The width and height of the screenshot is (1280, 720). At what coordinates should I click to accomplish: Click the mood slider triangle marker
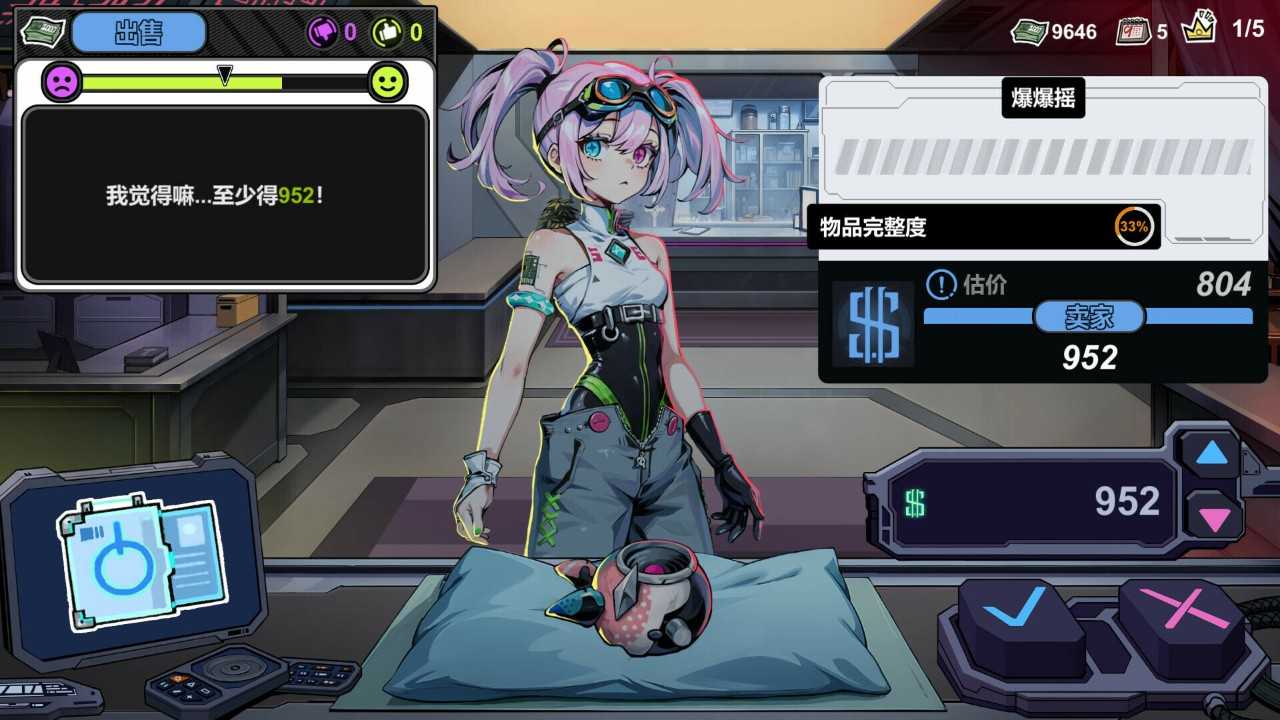pos(225,75)
